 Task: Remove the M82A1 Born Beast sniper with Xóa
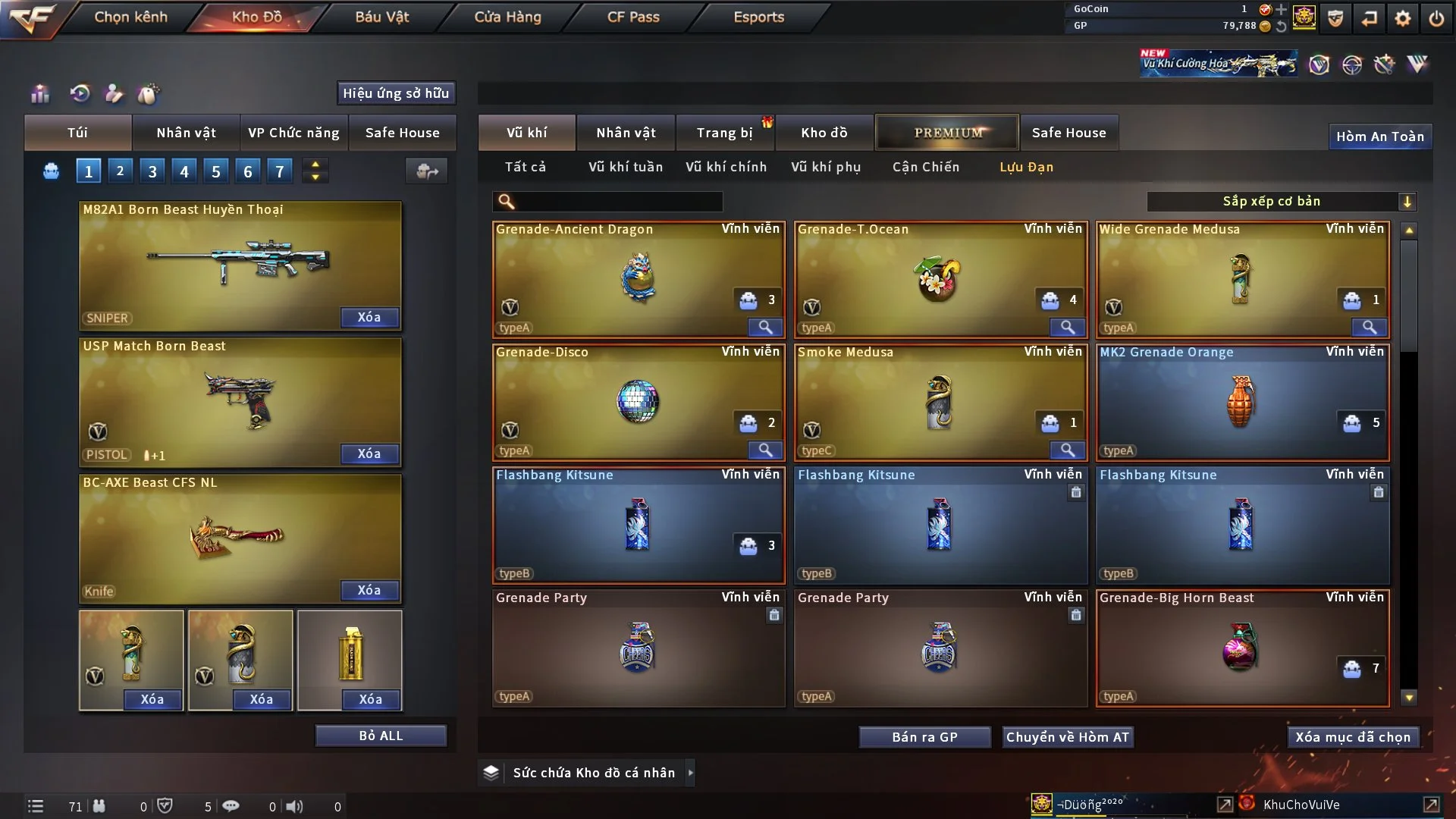point(369,317)
